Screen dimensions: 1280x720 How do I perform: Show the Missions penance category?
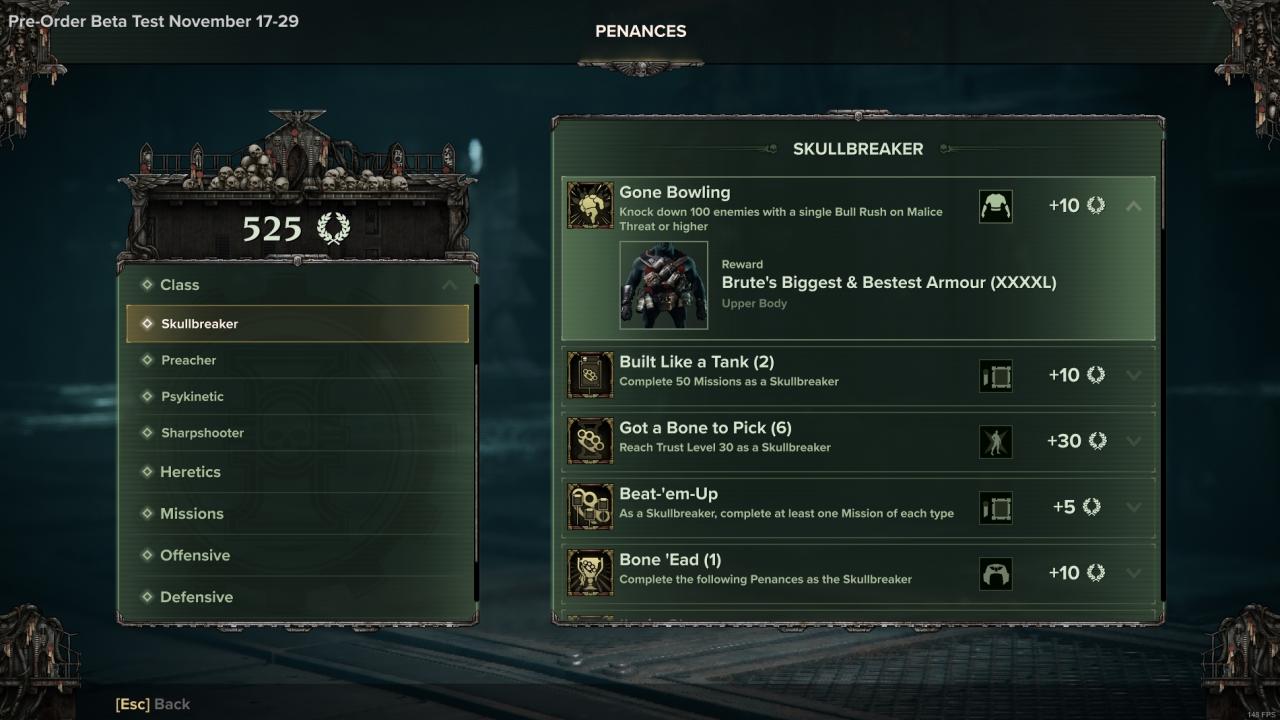pyautogui.click(x=297, y=514)
